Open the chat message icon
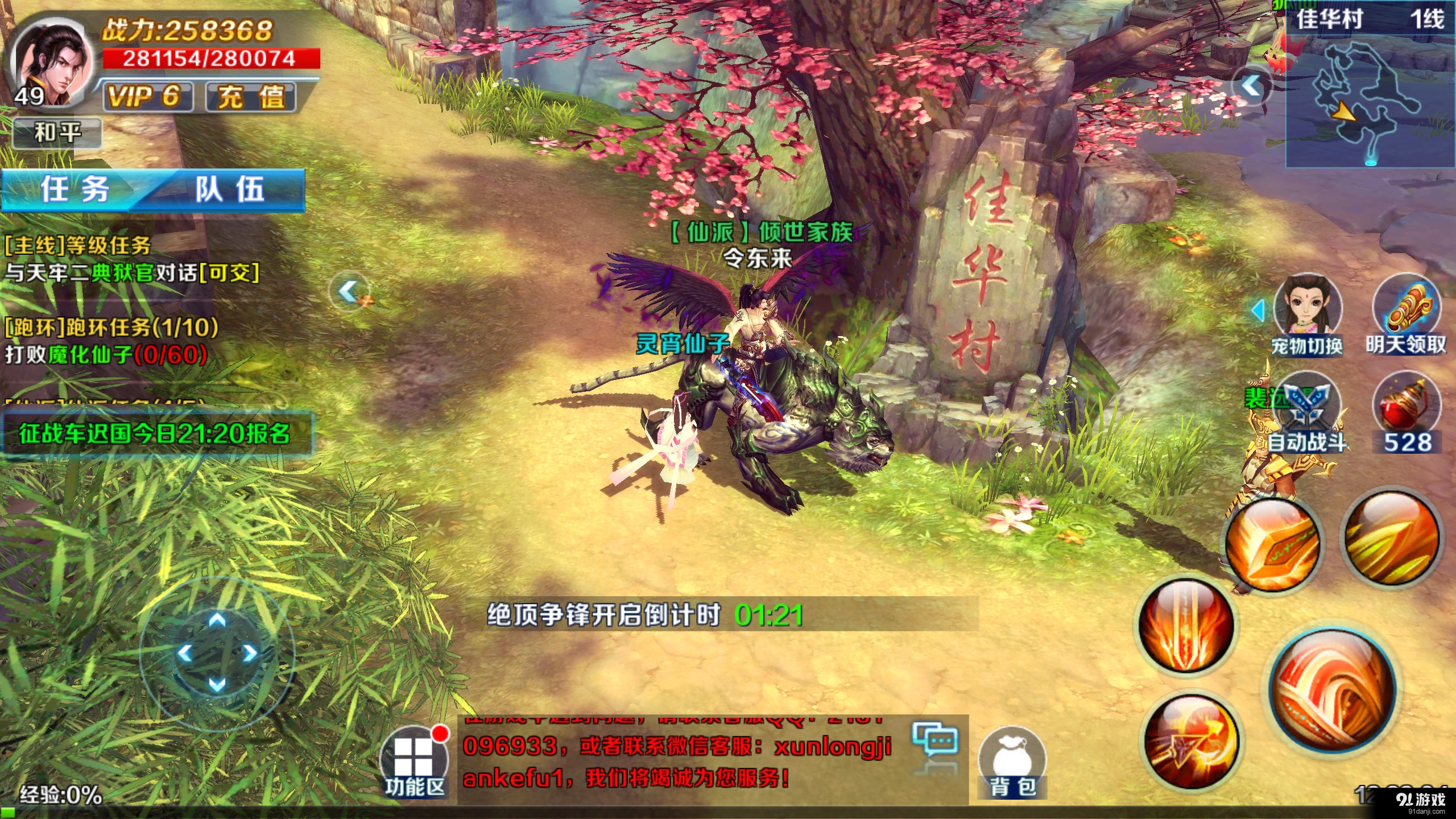Viewport: 1456px width, 819px height. coord(933,739)
